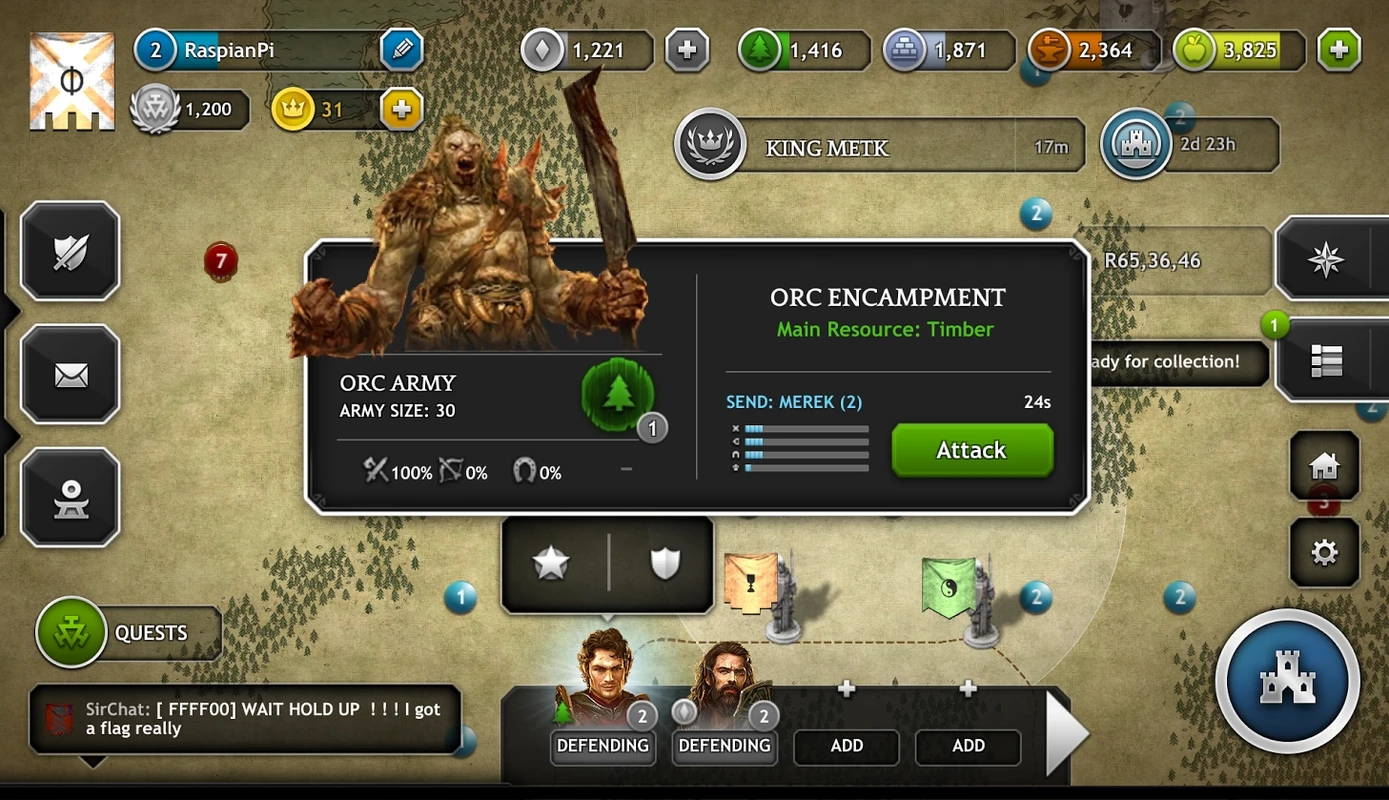The width and height of the screenshot is (1389, 800).
Task: Open the monument/statue panel
Action: coord(70,498)
